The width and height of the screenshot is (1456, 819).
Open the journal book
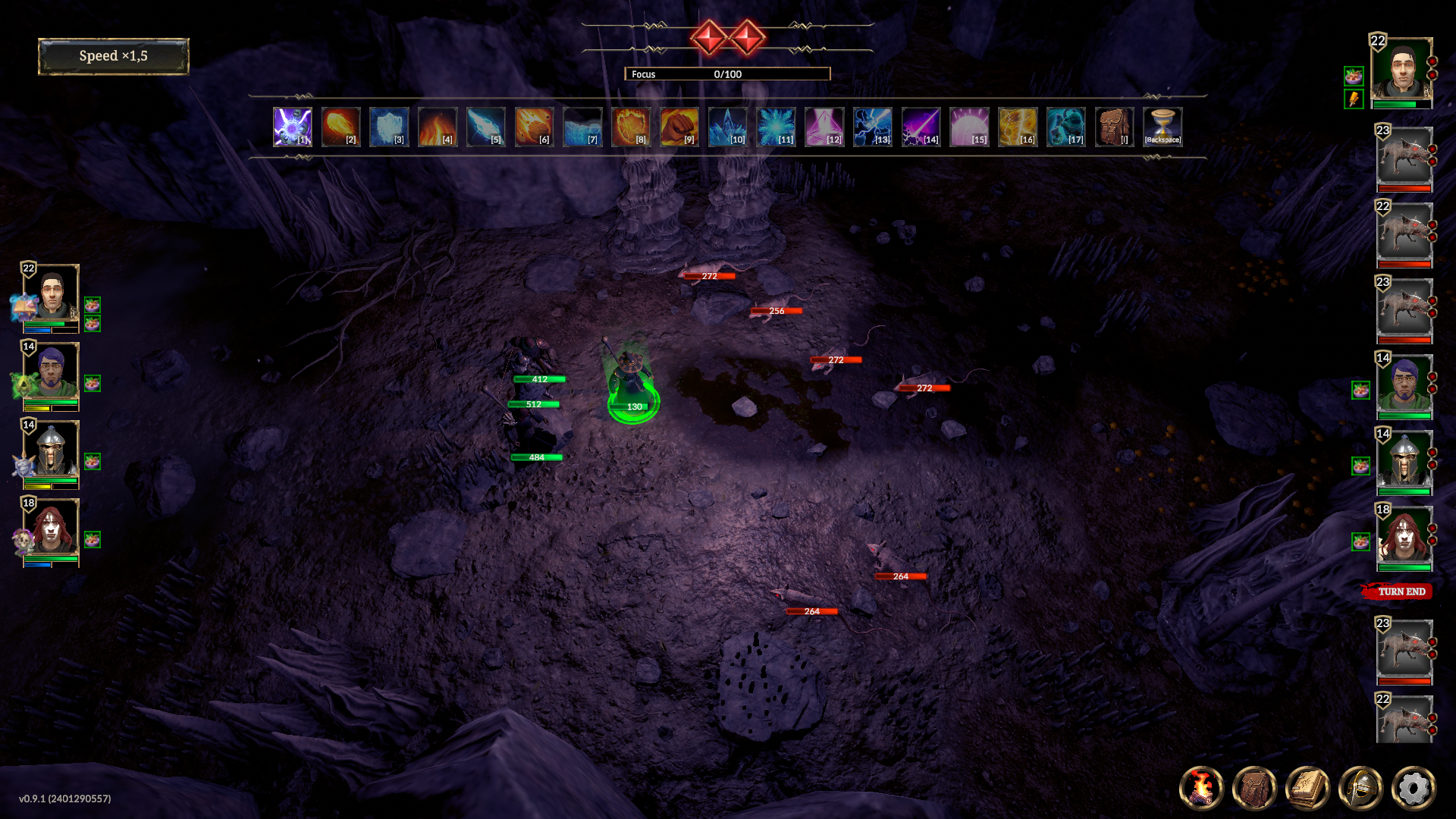pos(1307,788)
